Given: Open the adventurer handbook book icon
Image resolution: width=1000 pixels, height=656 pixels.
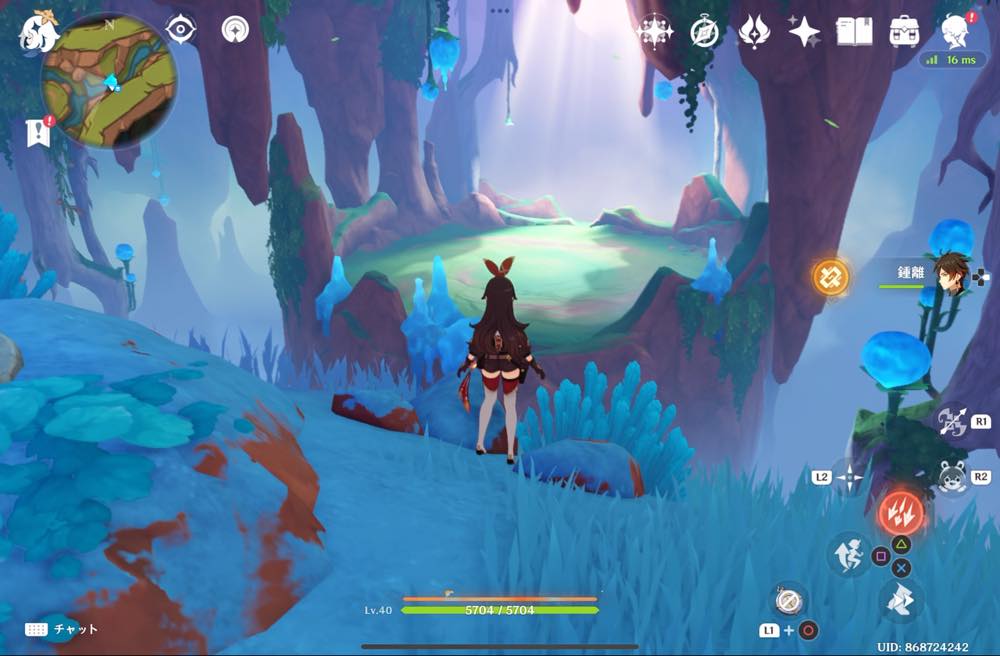Looking at the screenshot, I should click(x=854, y=31).
